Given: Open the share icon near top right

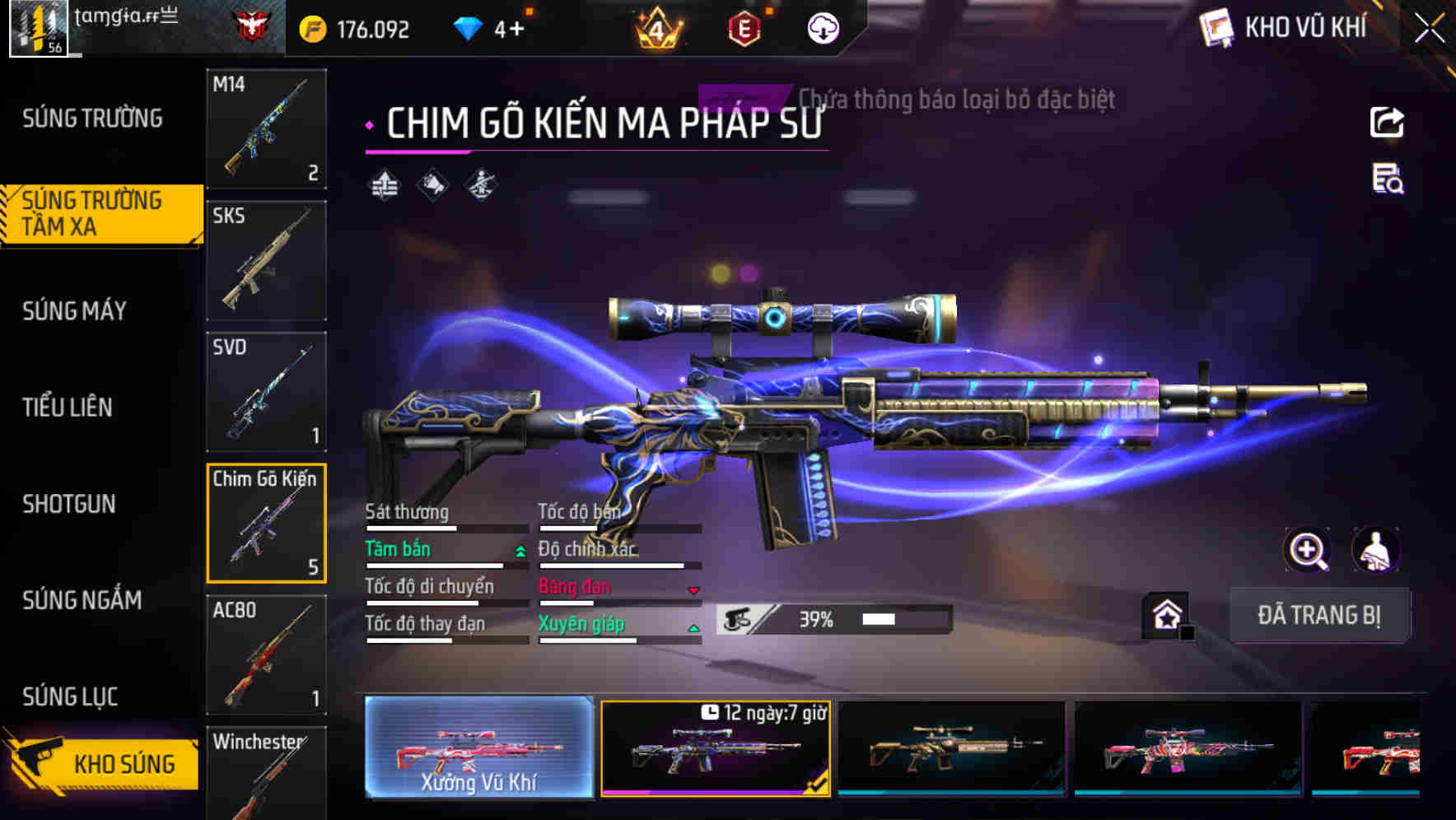Looking at the screenshot, I should (1388, 122).
